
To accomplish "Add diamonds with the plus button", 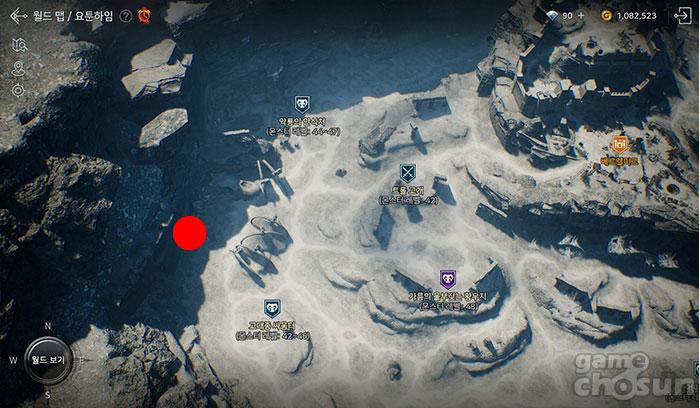I will coord(581,16).
